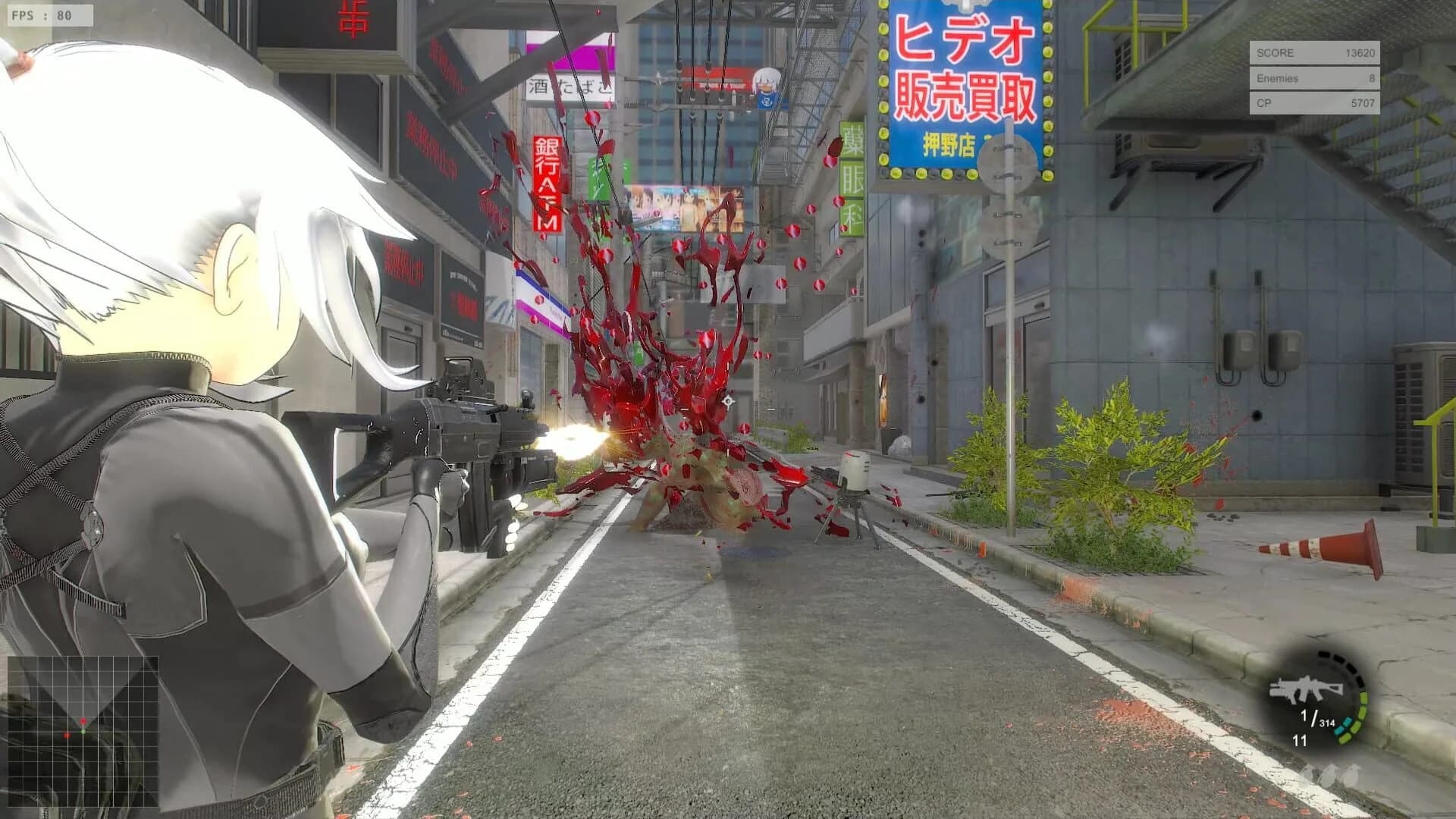Click the leftmost grenade icon in the HUD
Viewport: 1456px width, 819px height.
tap(1313, 773)
